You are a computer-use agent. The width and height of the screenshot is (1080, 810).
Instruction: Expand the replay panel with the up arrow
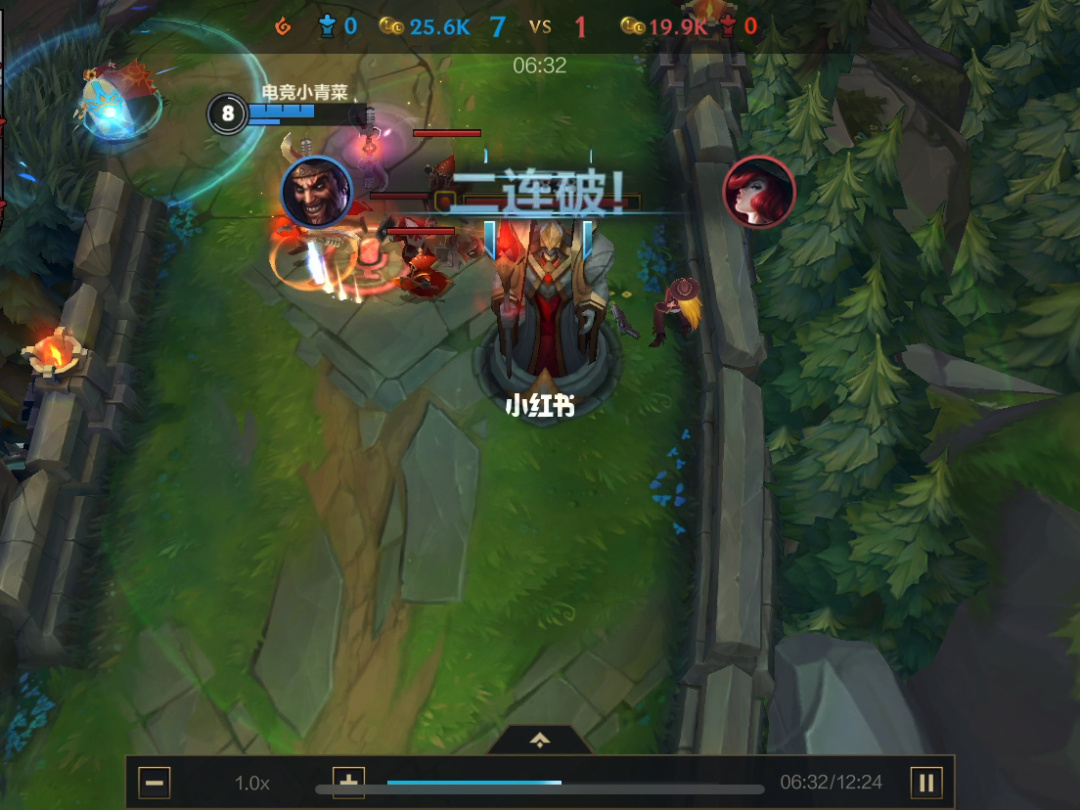coord(540,740)
